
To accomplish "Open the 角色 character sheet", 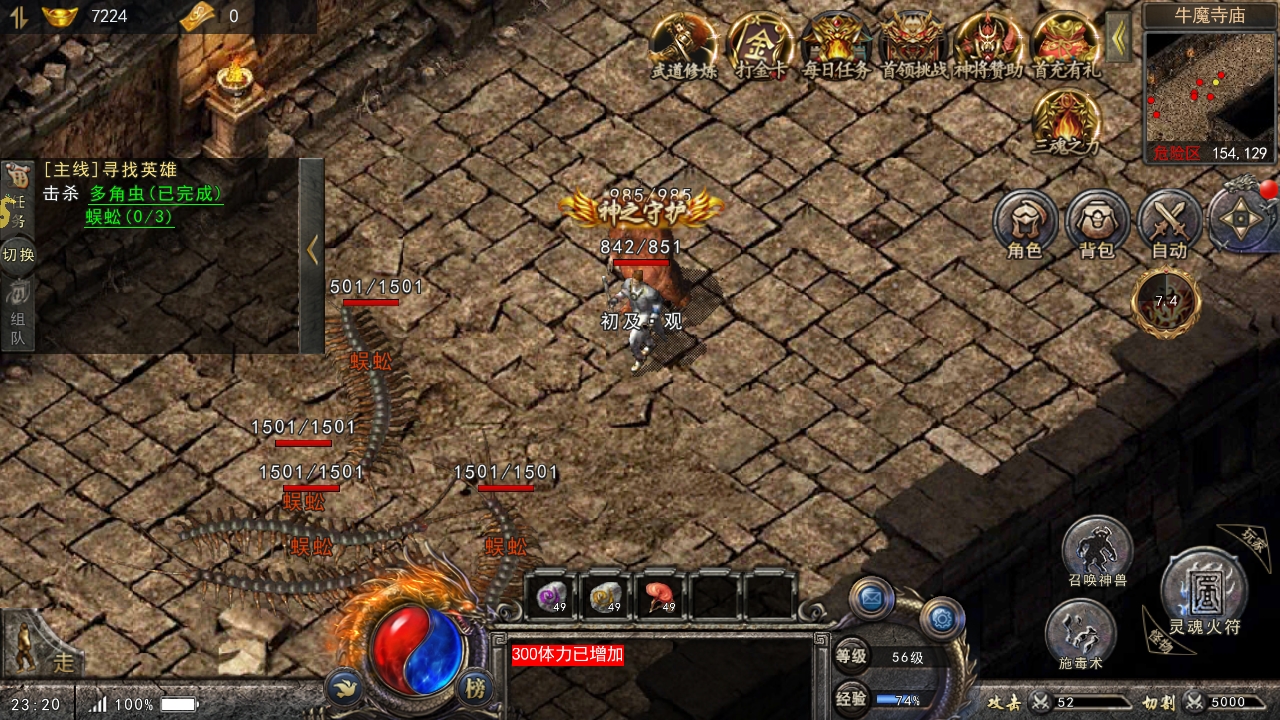I will [x=1025, y=222].
